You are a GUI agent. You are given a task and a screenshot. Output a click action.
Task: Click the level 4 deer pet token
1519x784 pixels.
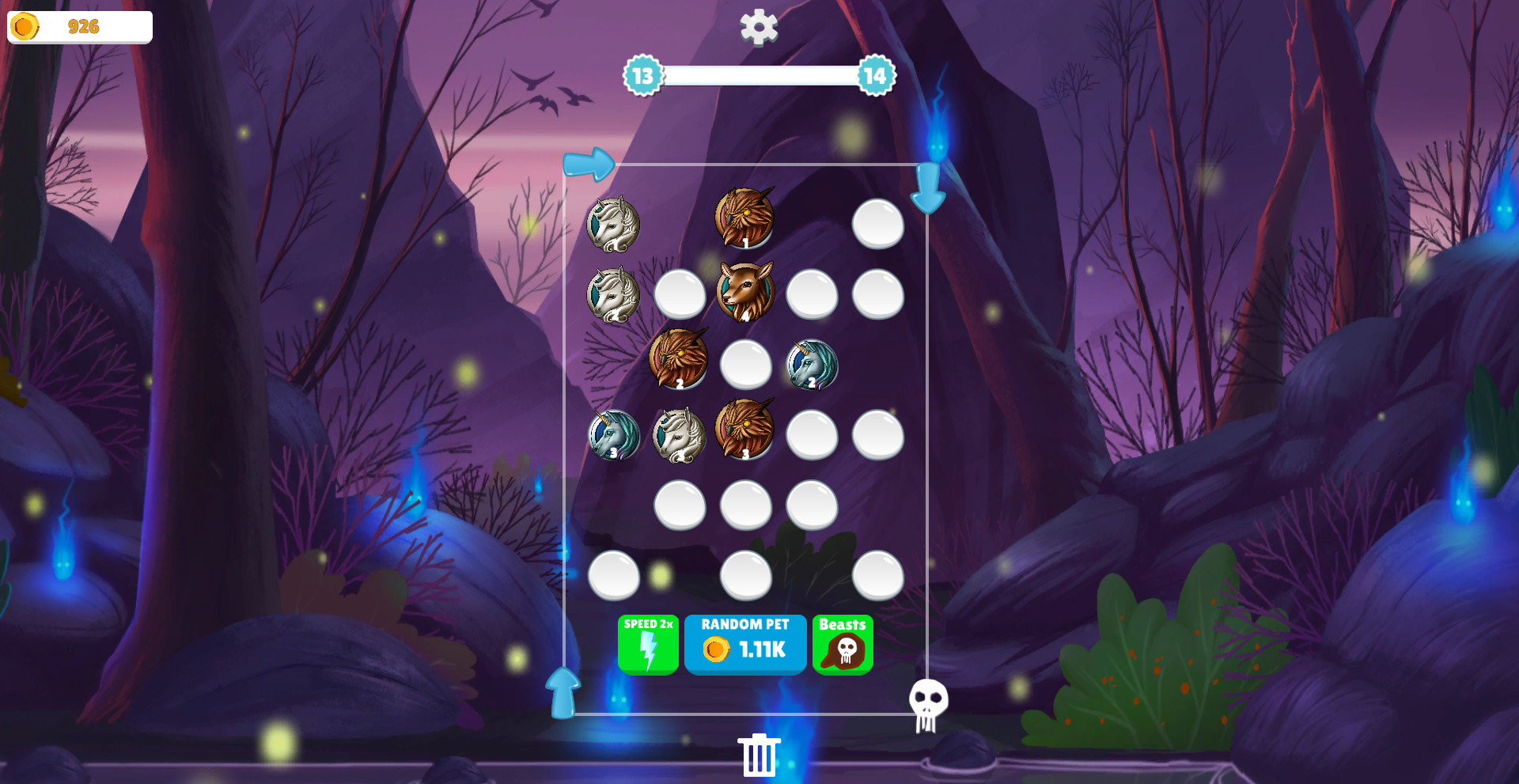(744, 294)
